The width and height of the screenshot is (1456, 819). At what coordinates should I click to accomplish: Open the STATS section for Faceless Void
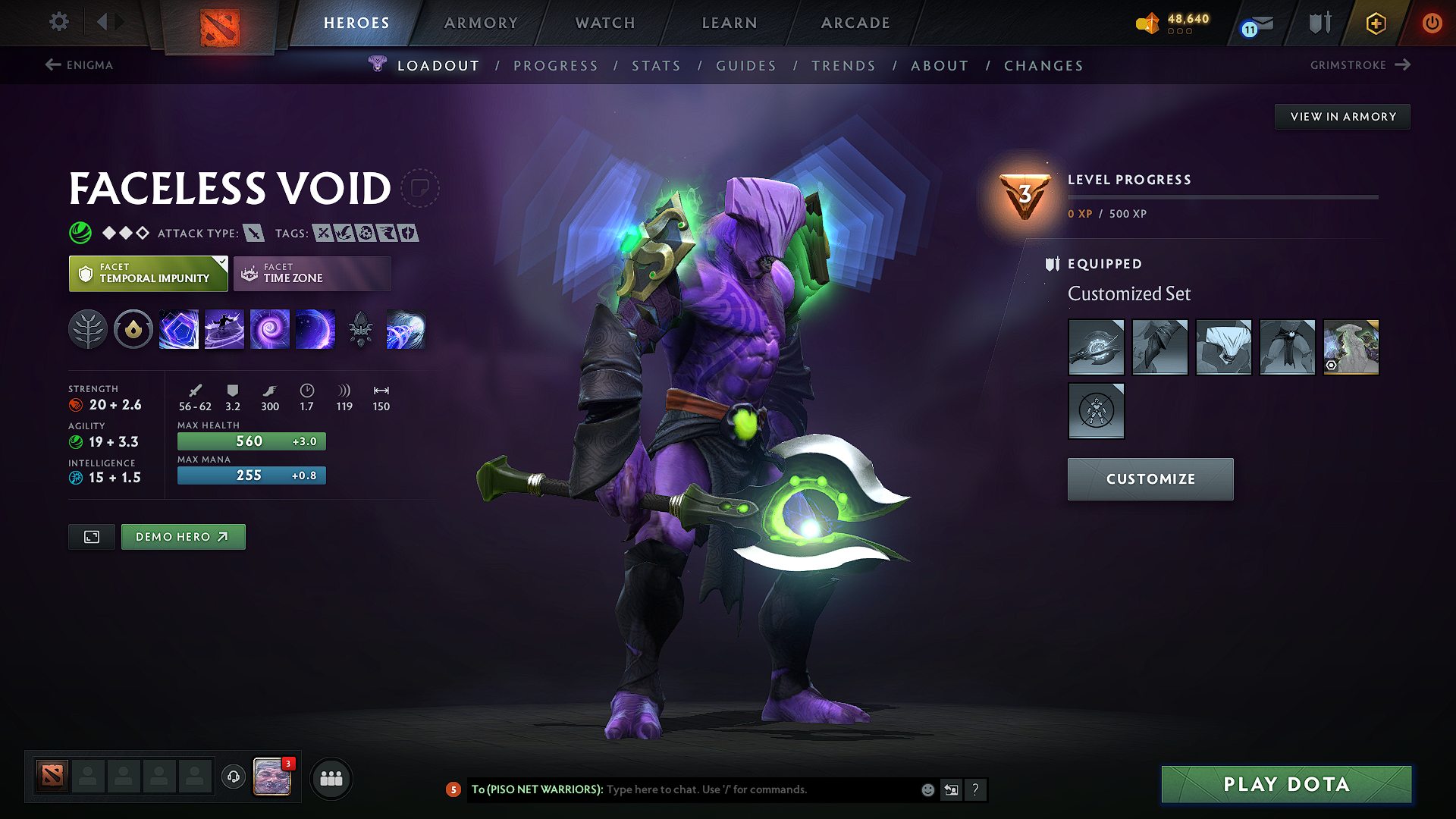(657, 66)
